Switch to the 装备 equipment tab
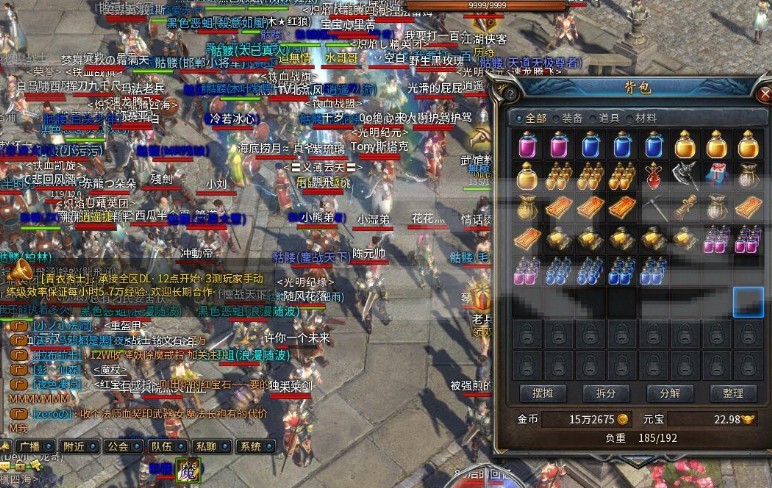 click(x=571, y=117)
